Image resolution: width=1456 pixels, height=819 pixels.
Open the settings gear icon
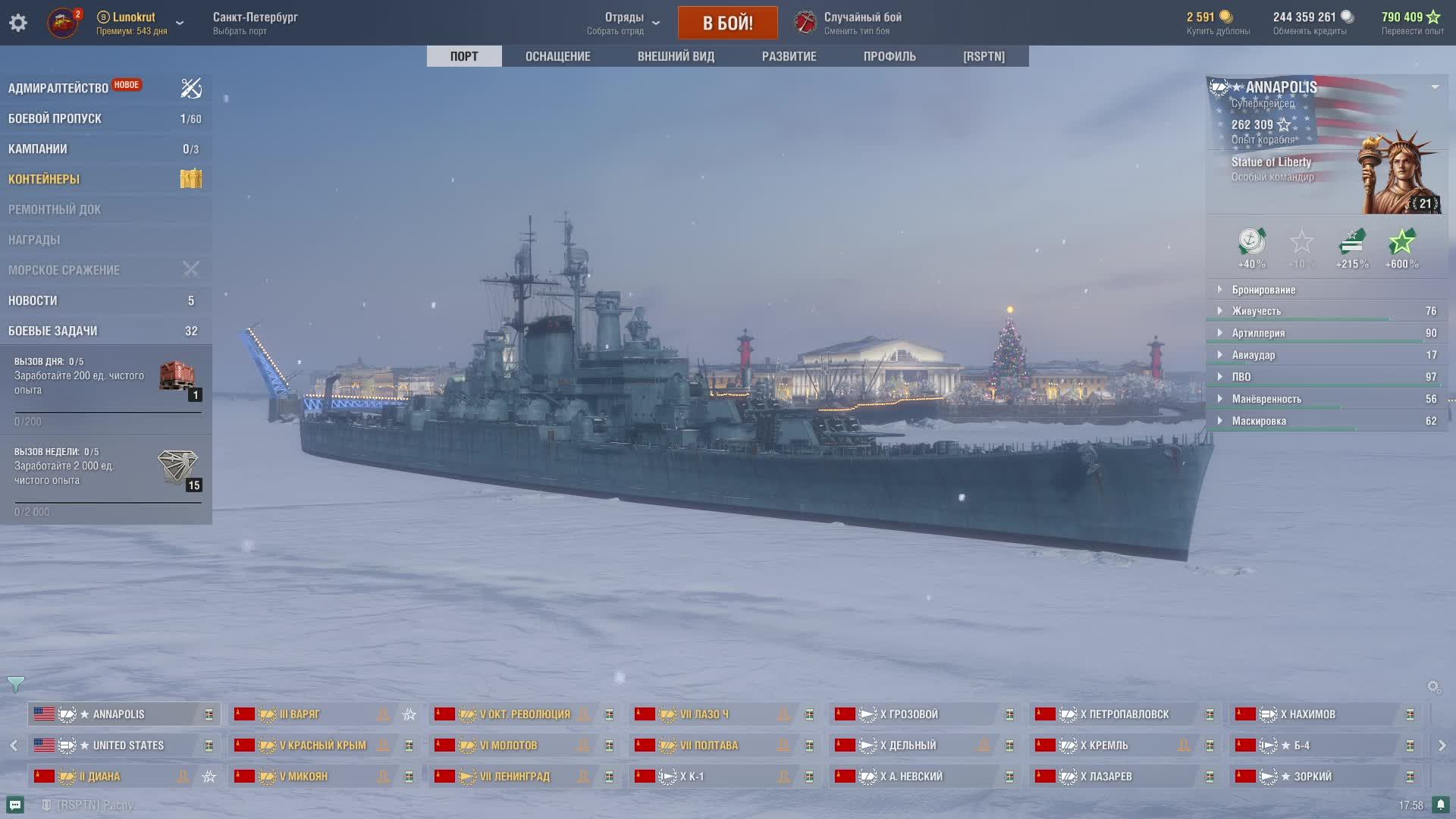point(18,23)
